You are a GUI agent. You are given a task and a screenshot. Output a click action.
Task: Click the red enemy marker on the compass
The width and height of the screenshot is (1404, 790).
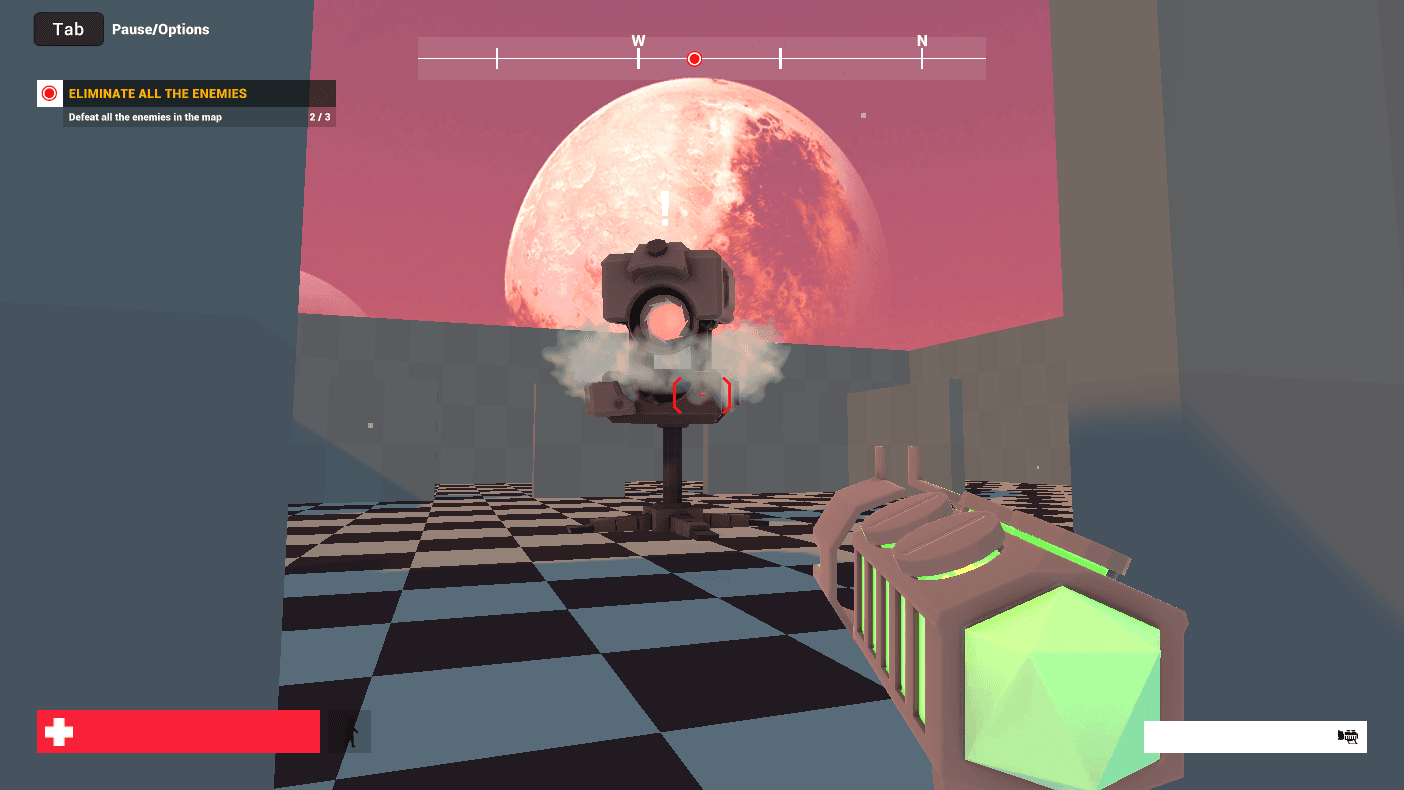(694, 59)
